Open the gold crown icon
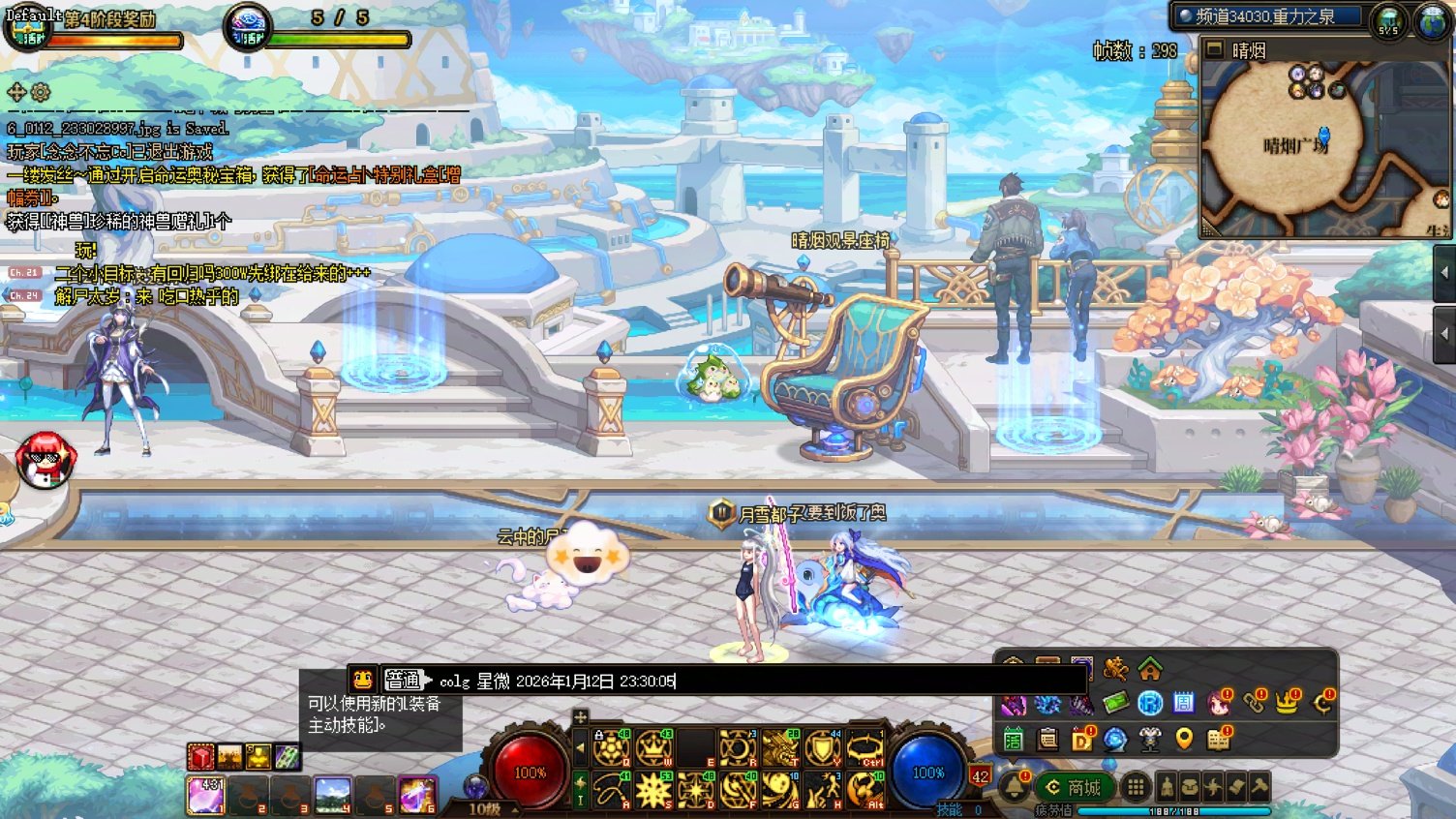This screenshot has width=1456, height=819. pos(1287,703)
